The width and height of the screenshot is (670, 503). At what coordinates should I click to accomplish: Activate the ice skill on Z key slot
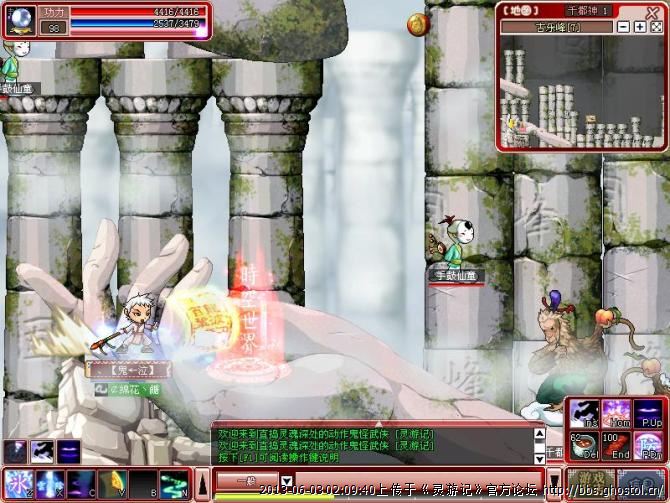point(19,484)
